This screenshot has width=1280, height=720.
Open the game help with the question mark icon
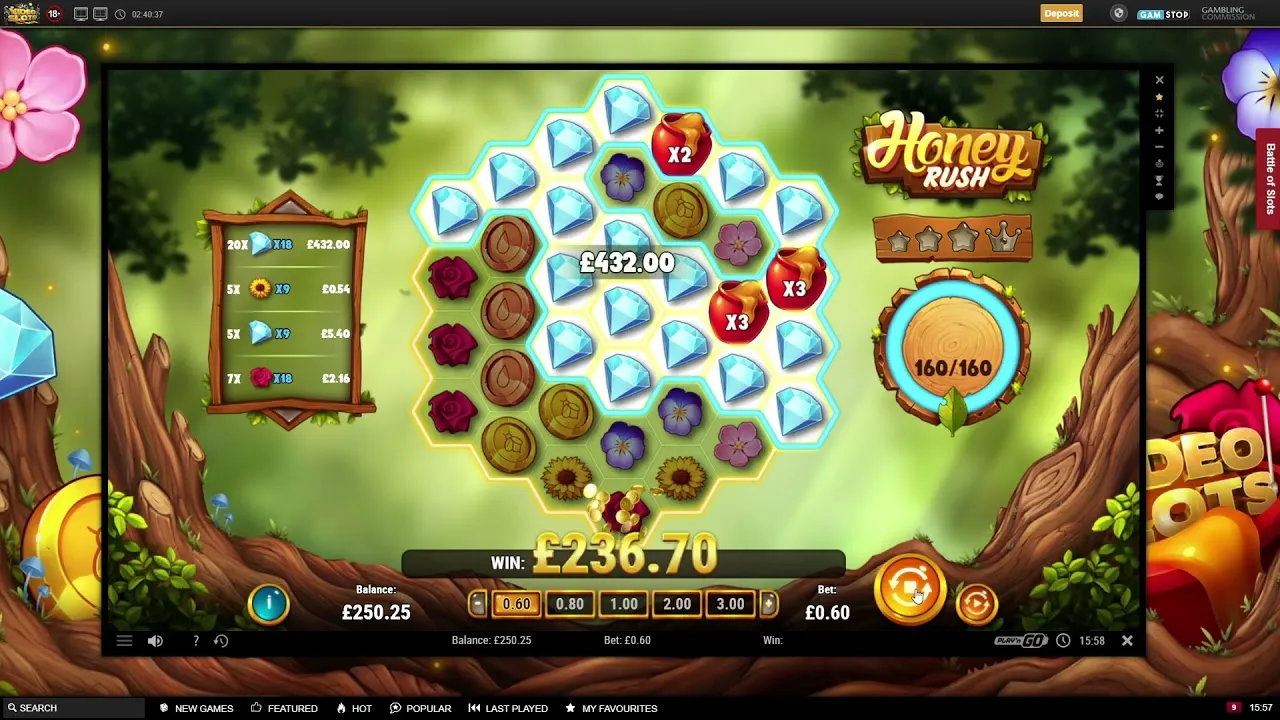196,640
